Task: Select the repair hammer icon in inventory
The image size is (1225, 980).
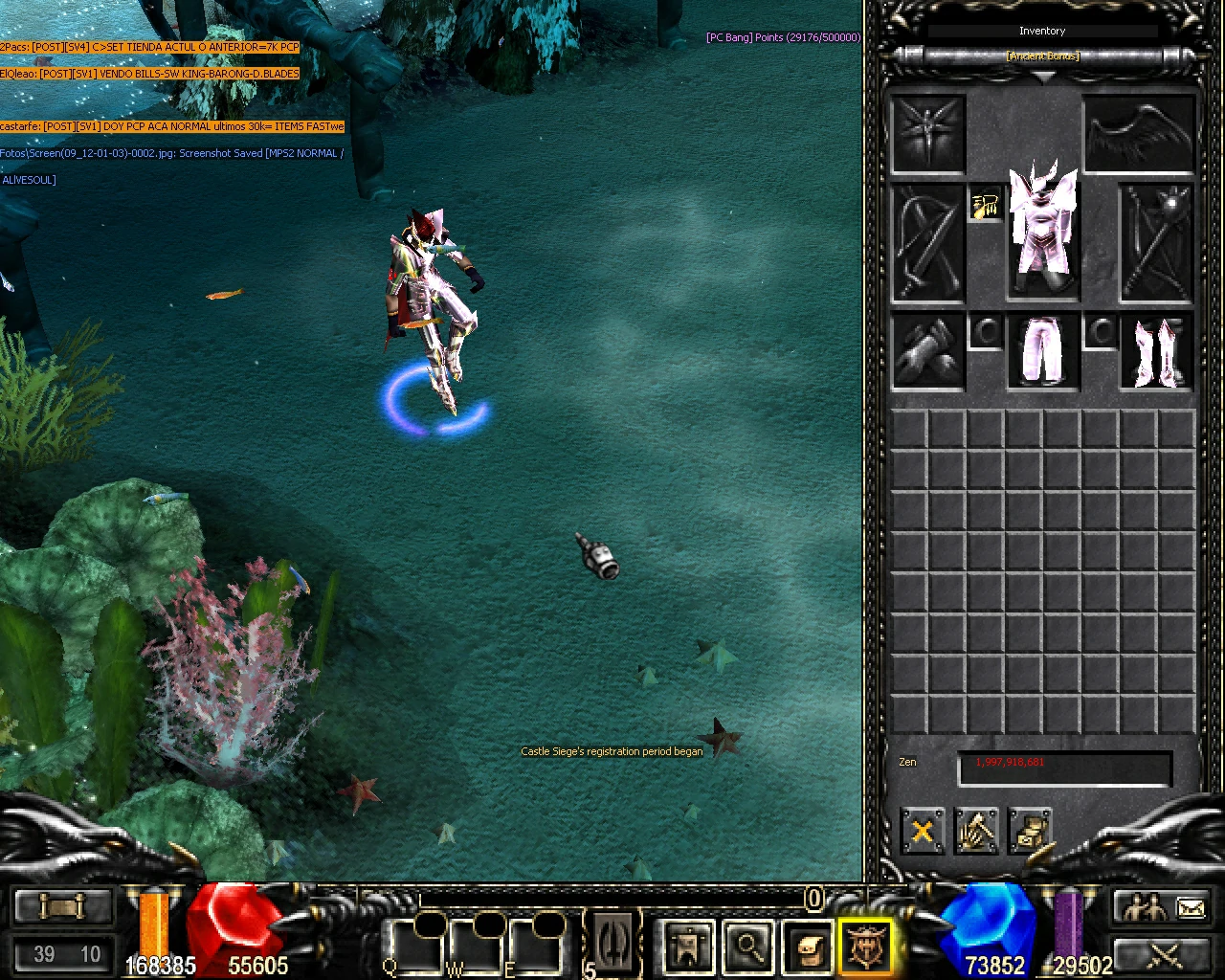Action: click(975, 831)
